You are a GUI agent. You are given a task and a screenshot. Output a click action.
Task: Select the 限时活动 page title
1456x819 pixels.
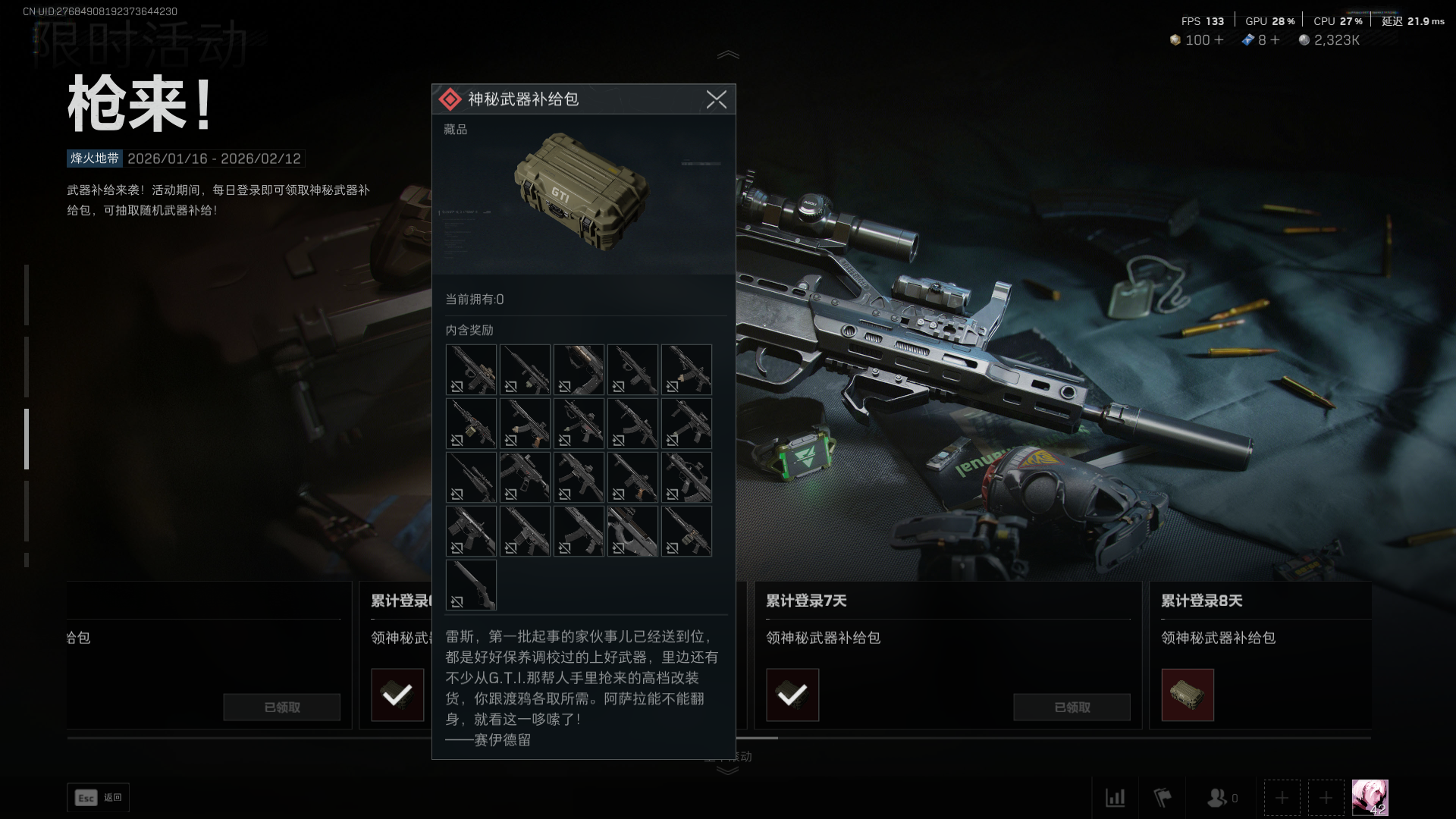tap(140, 47)
